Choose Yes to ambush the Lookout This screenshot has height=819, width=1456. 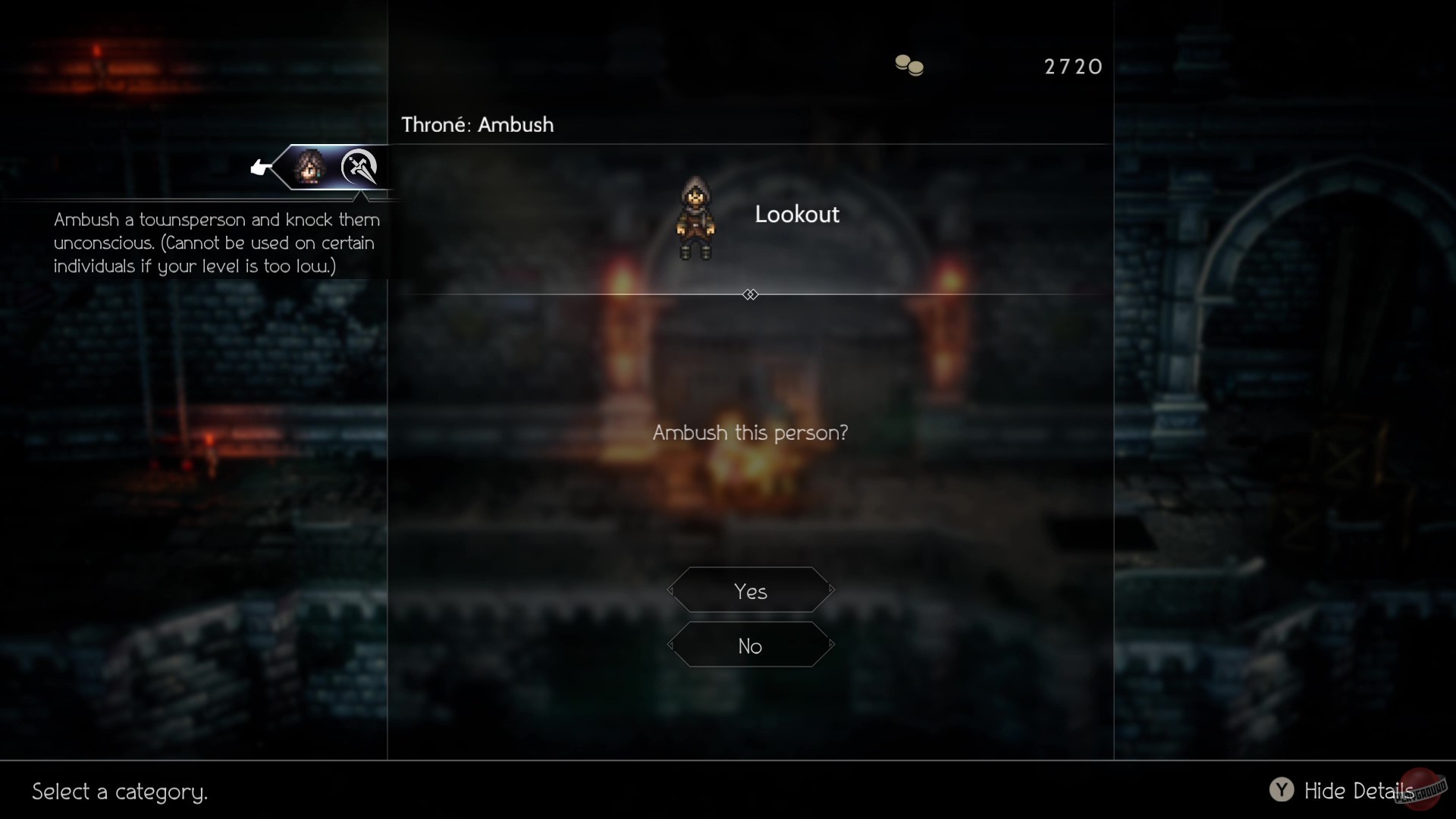[750, 591]
